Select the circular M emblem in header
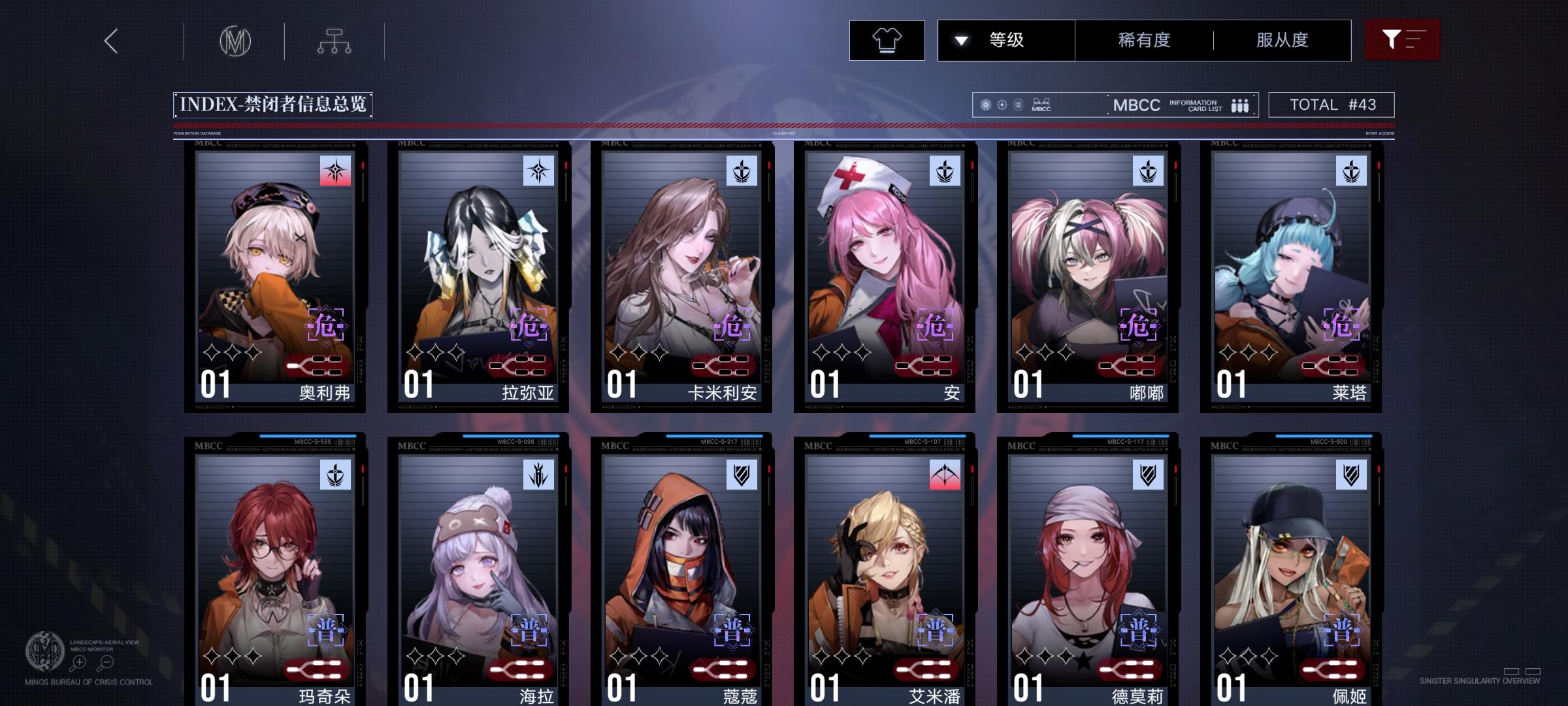 (235, 41)
